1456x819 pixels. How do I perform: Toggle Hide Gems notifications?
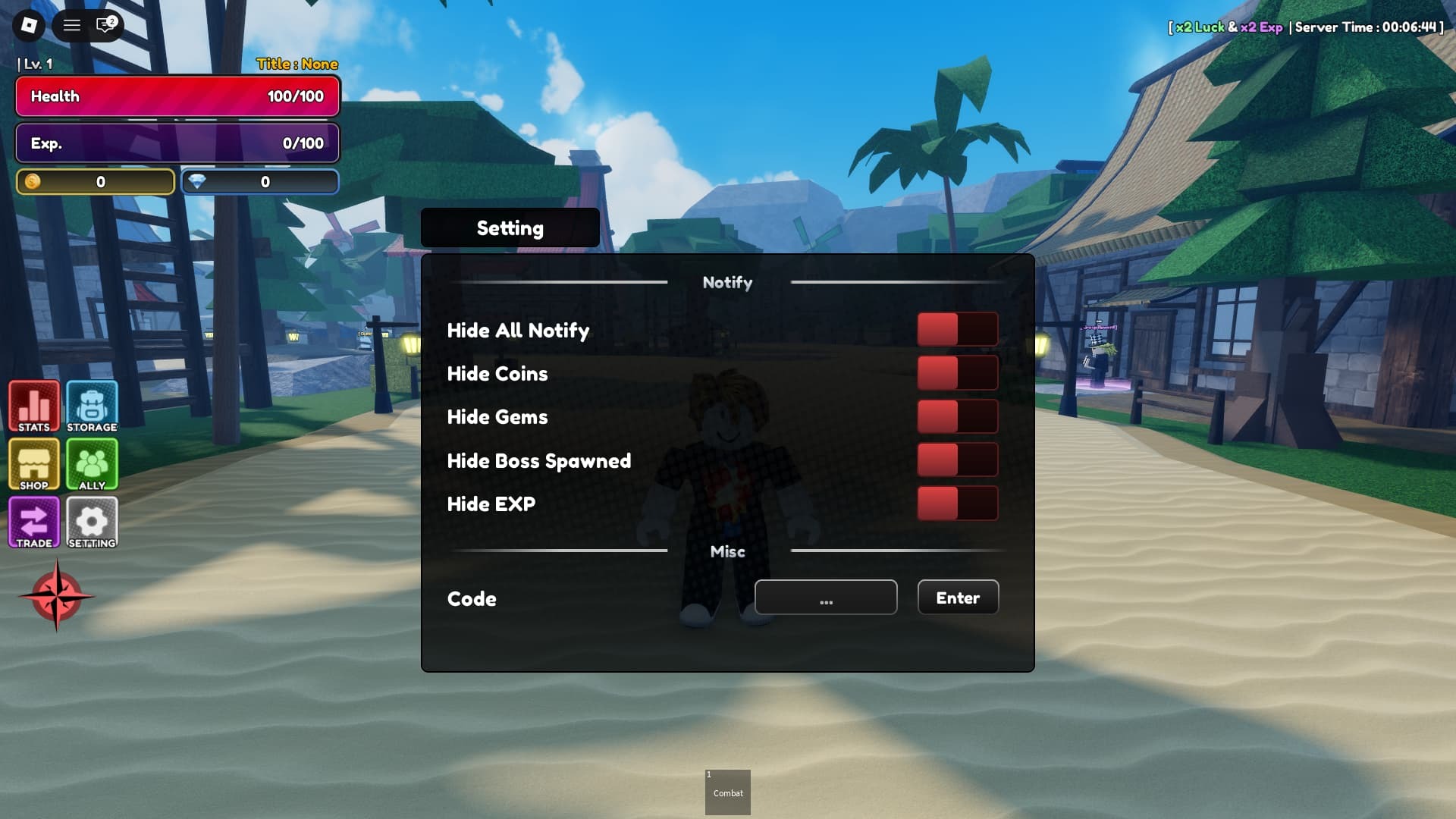(958, 416)
